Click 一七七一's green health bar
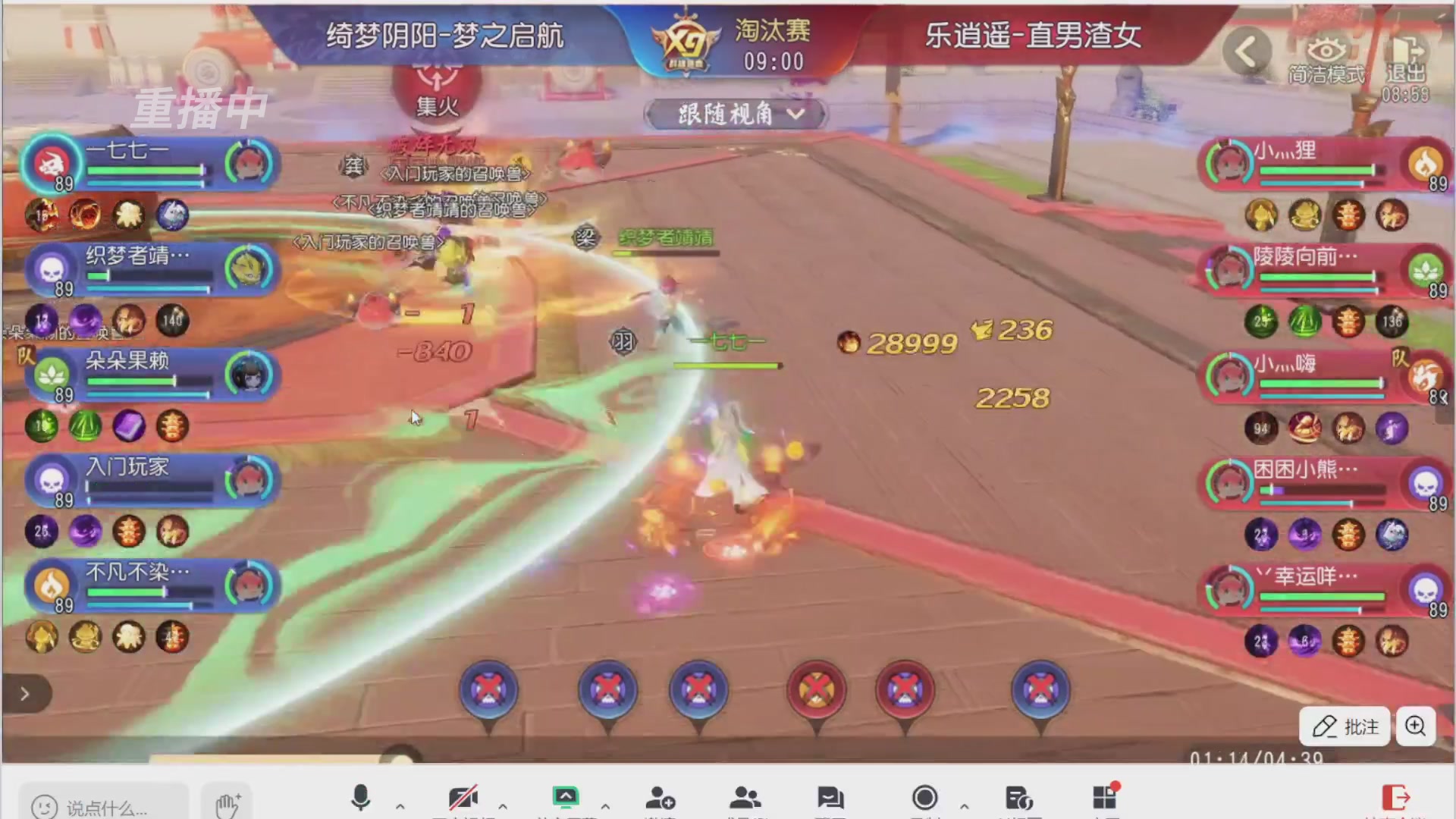This screenshot has height=819, width=1456. pos(144,171)
